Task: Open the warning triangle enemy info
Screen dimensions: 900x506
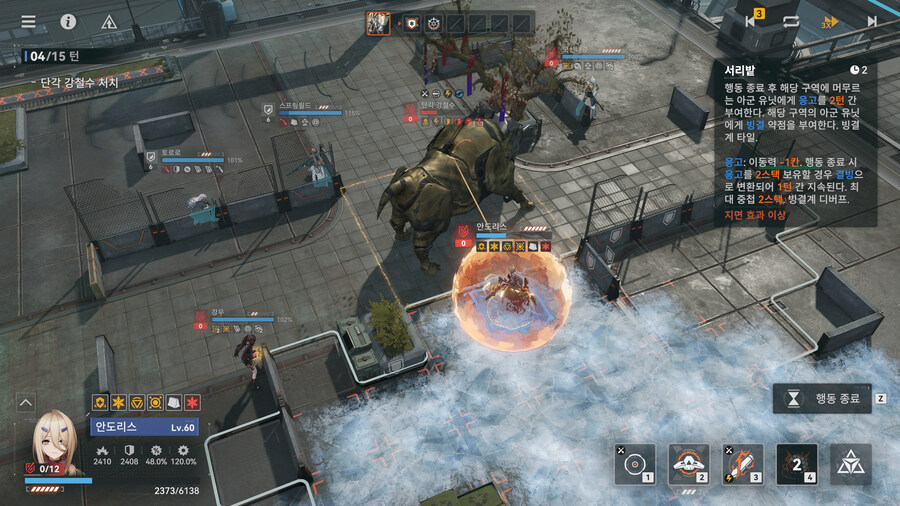Action: (110, 21)
